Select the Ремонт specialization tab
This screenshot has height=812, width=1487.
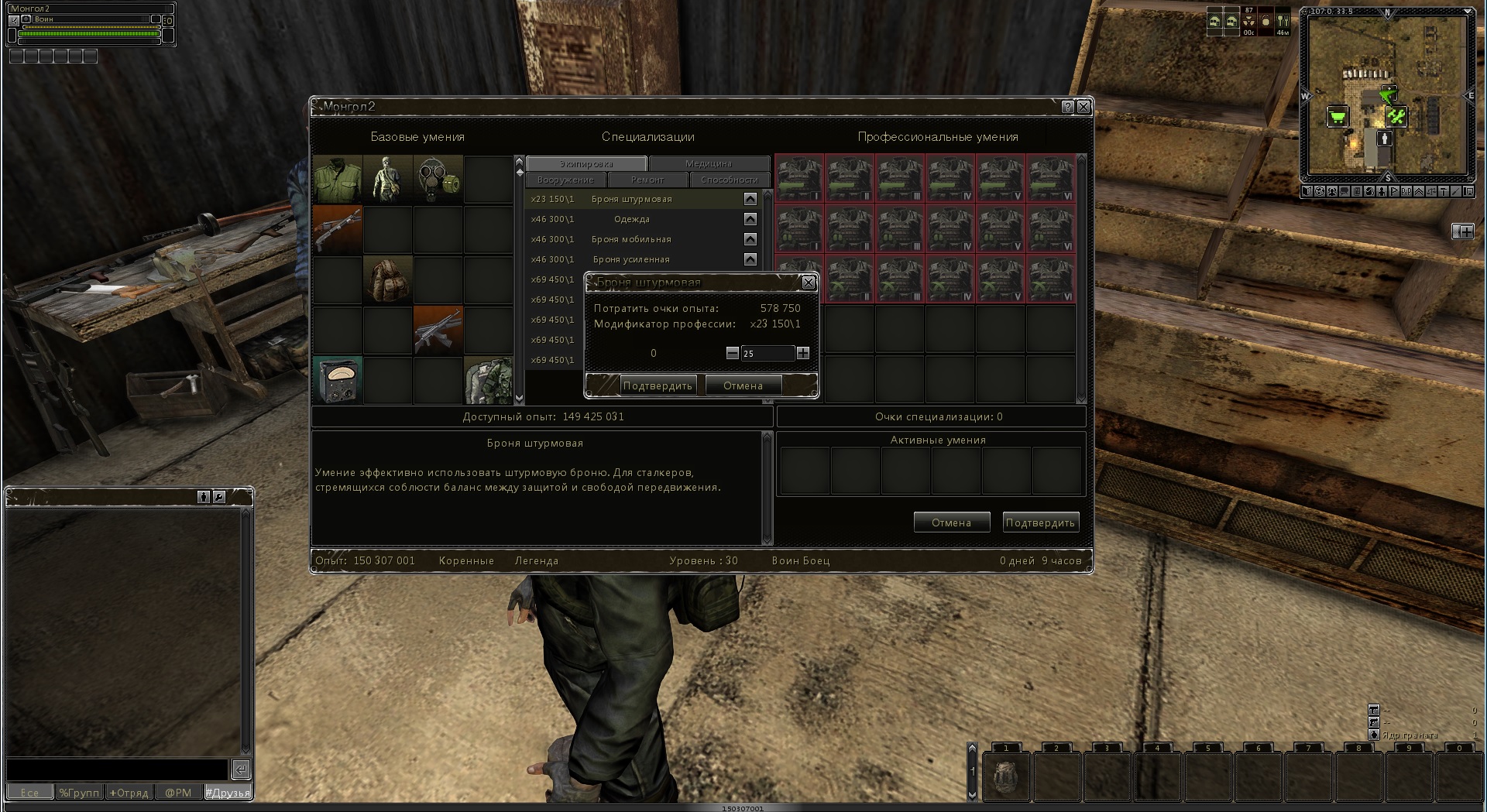tap(647, 180)
